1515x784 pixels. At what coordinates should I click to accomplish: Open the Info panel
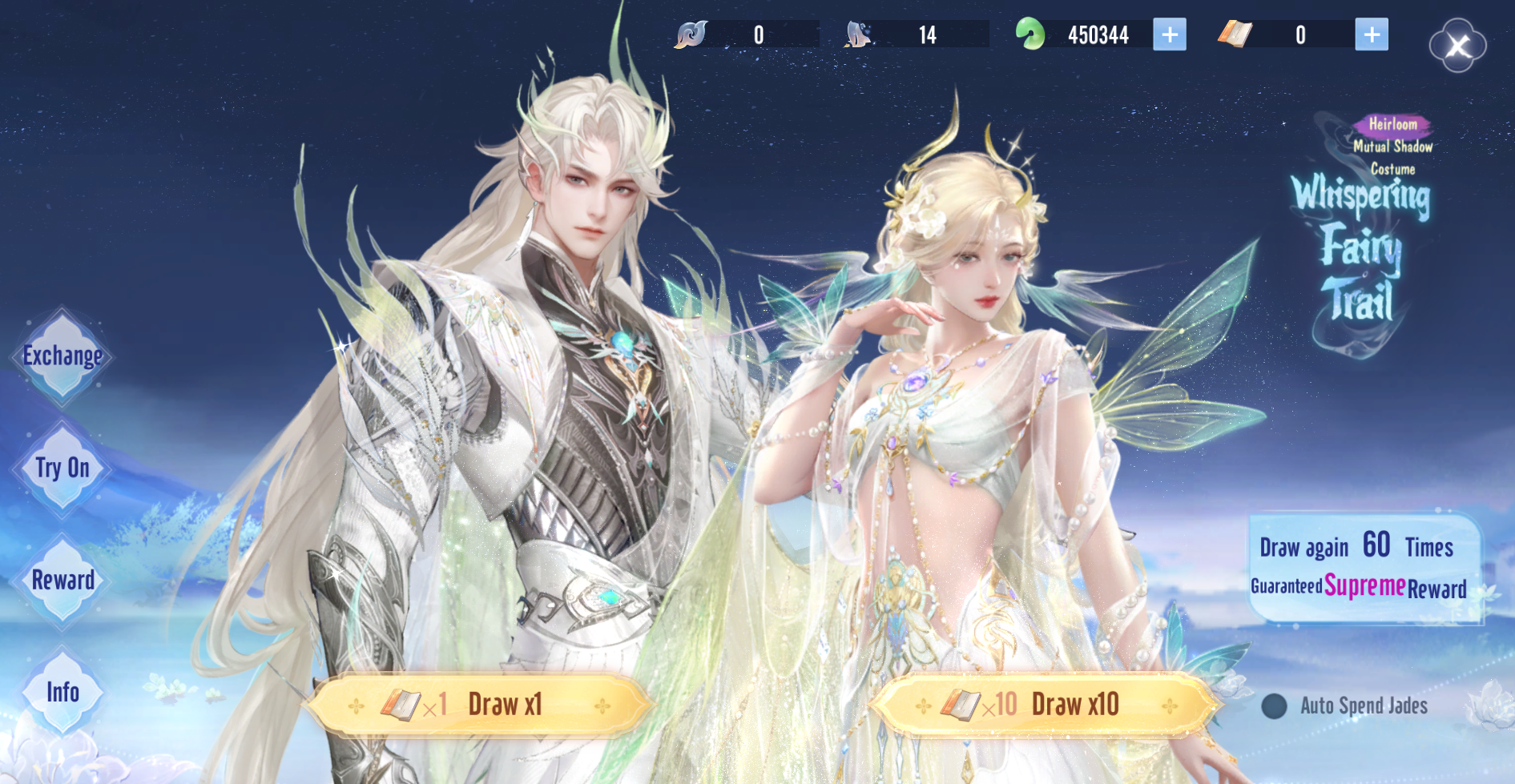[62, 693]
